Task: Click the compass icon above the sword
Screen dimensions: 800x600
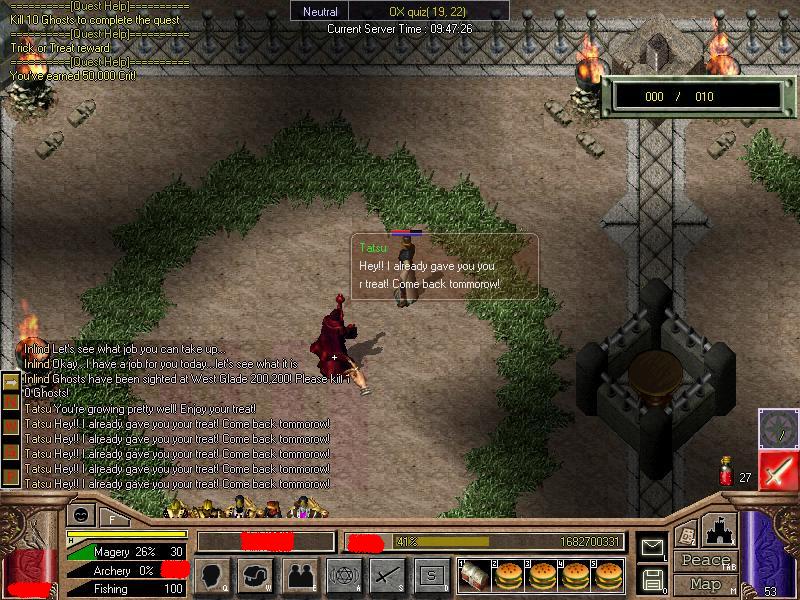Action: [x=777, y=427]
